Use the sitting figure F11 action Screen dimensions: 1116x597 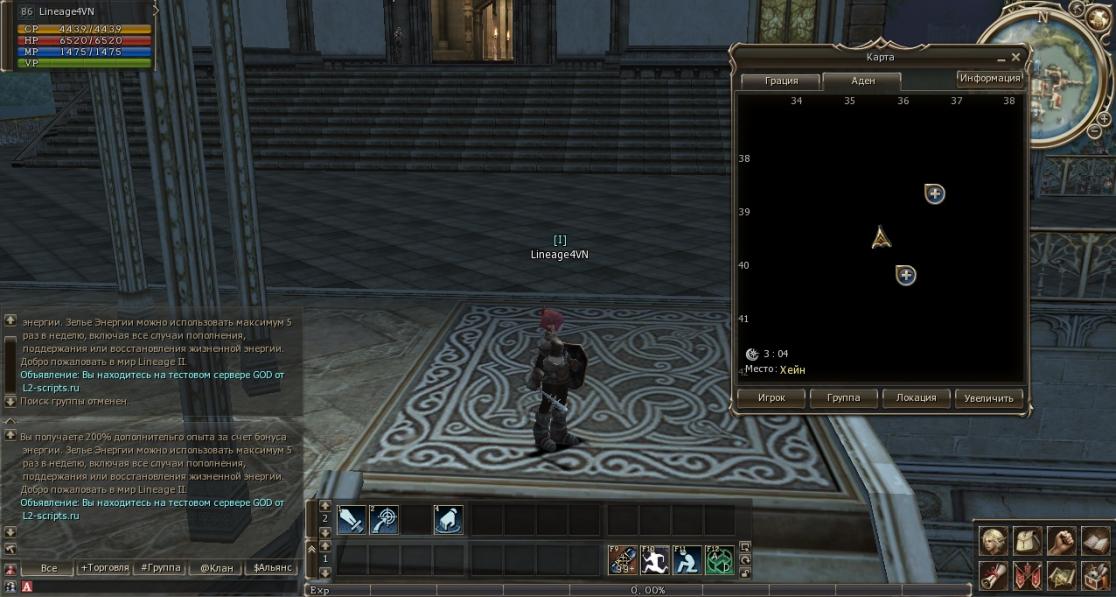coord(687,560)
